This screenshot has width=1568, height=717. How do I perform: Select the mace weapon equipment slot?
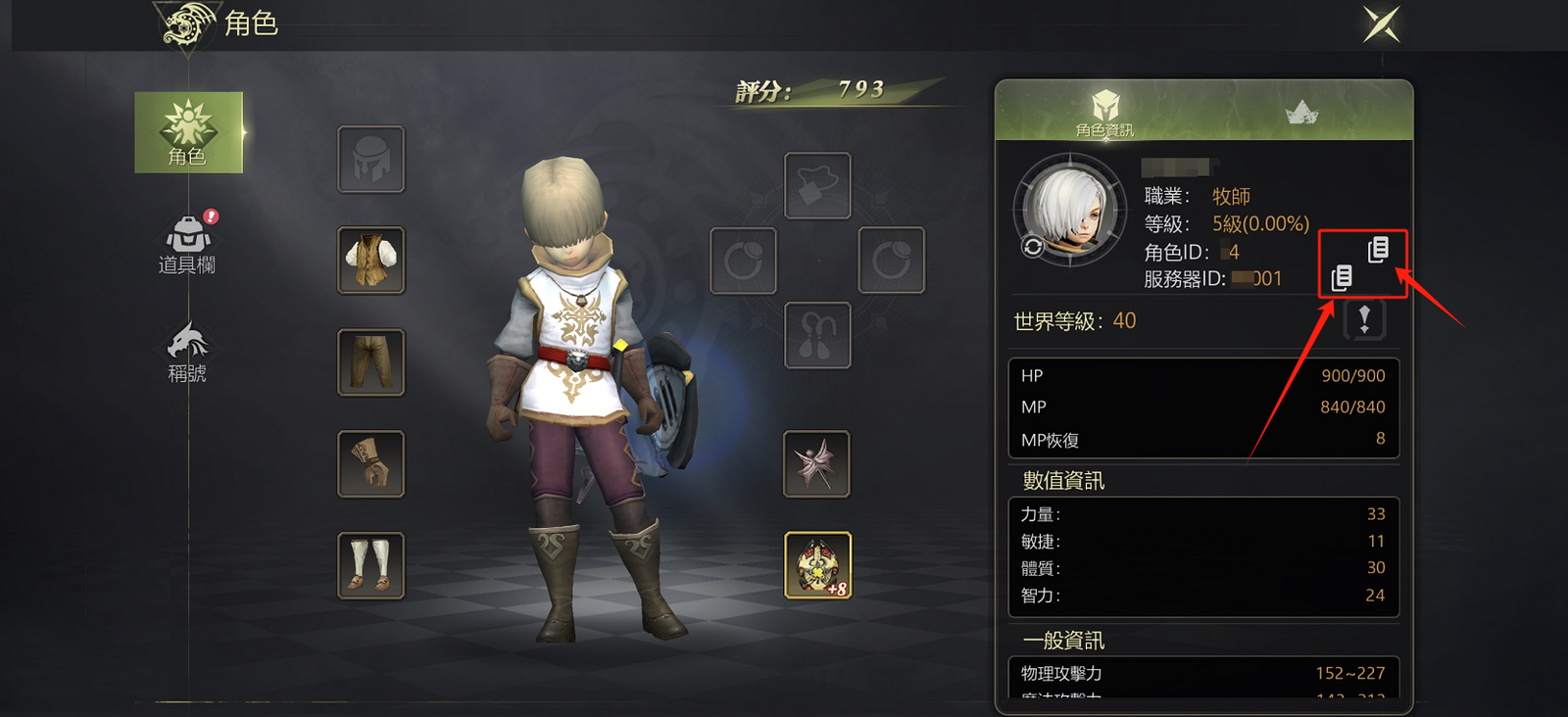(818, 464)
